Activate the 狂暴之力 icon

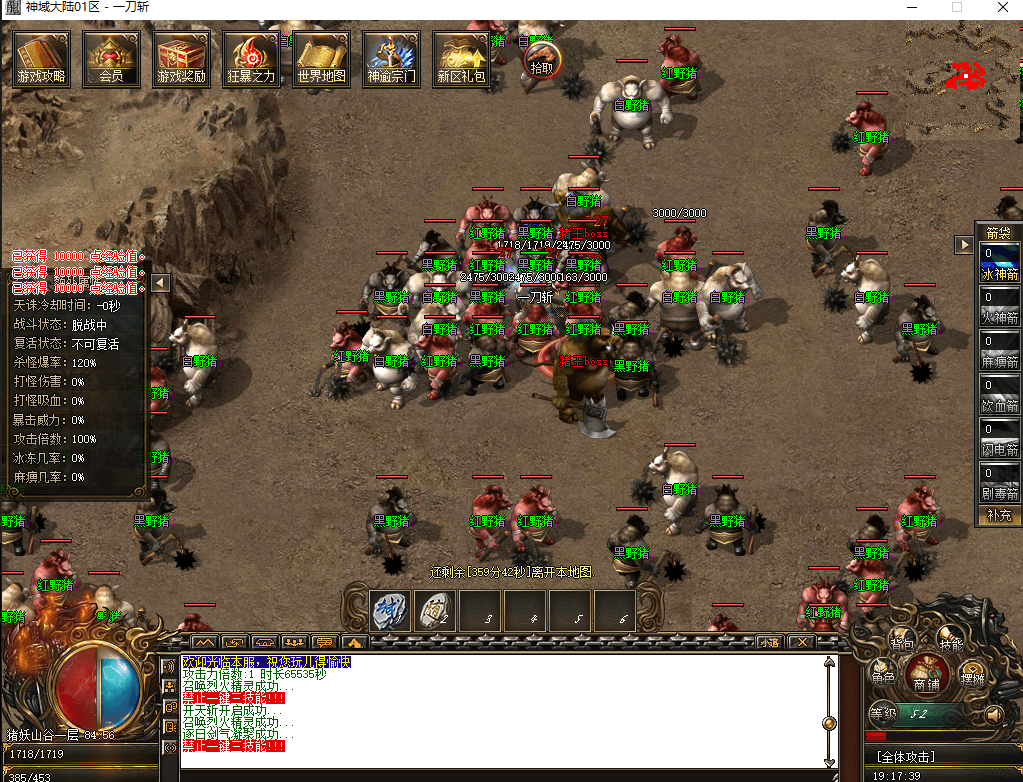pos(251,58)
